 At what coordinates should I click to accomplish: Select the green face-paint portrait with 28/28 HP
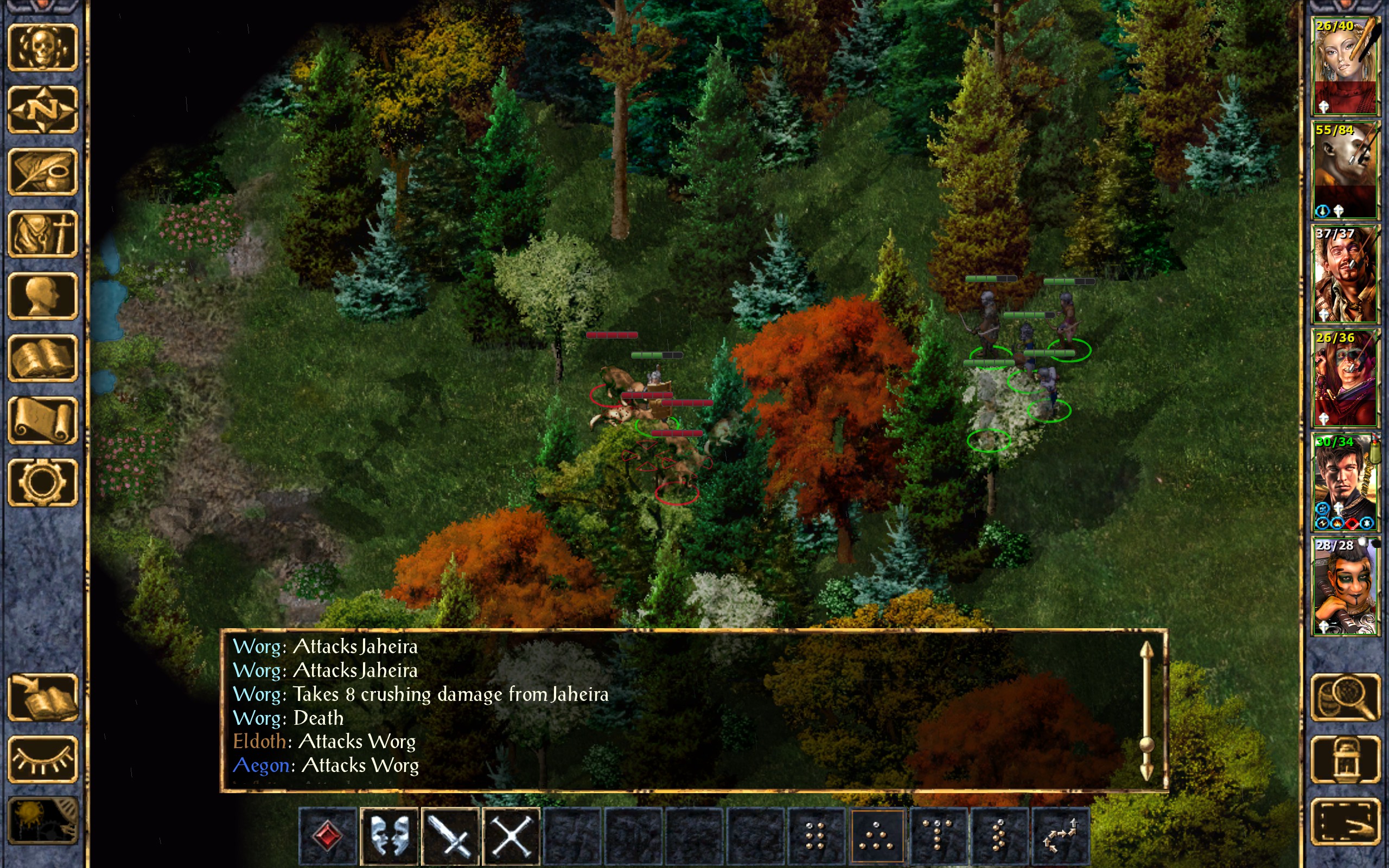click(1345, 585)
